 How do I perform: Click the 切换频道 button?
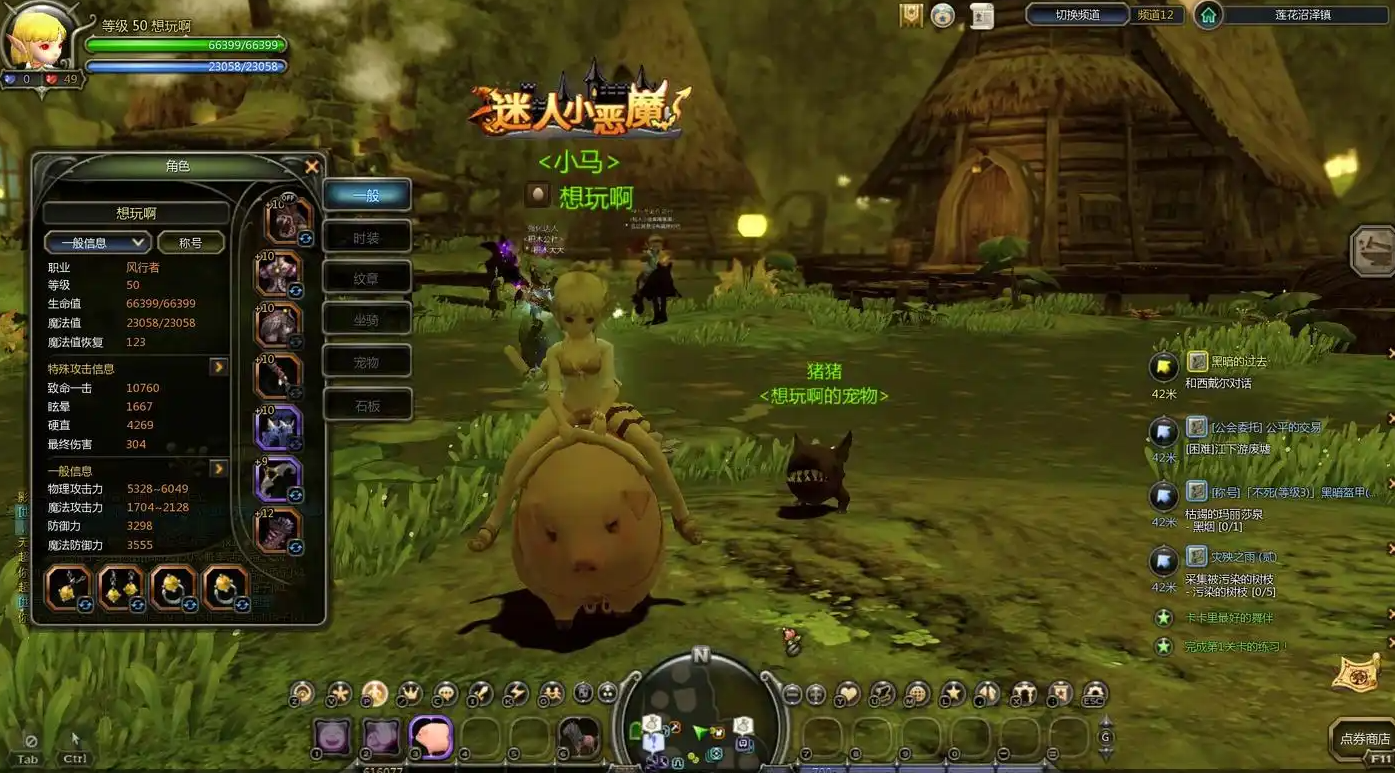(x=1077, y=15)
